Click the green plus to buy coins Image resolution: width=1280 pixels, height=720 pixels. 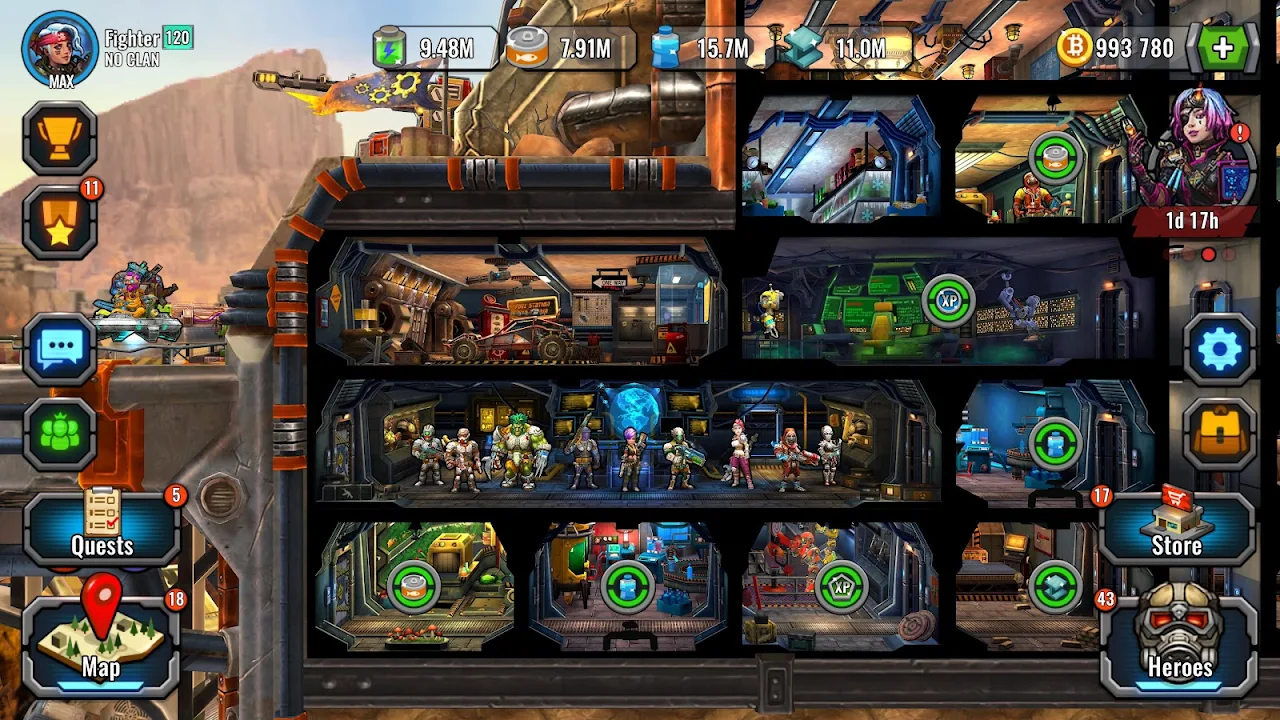pyautogui.click(x=1222, y=48)
